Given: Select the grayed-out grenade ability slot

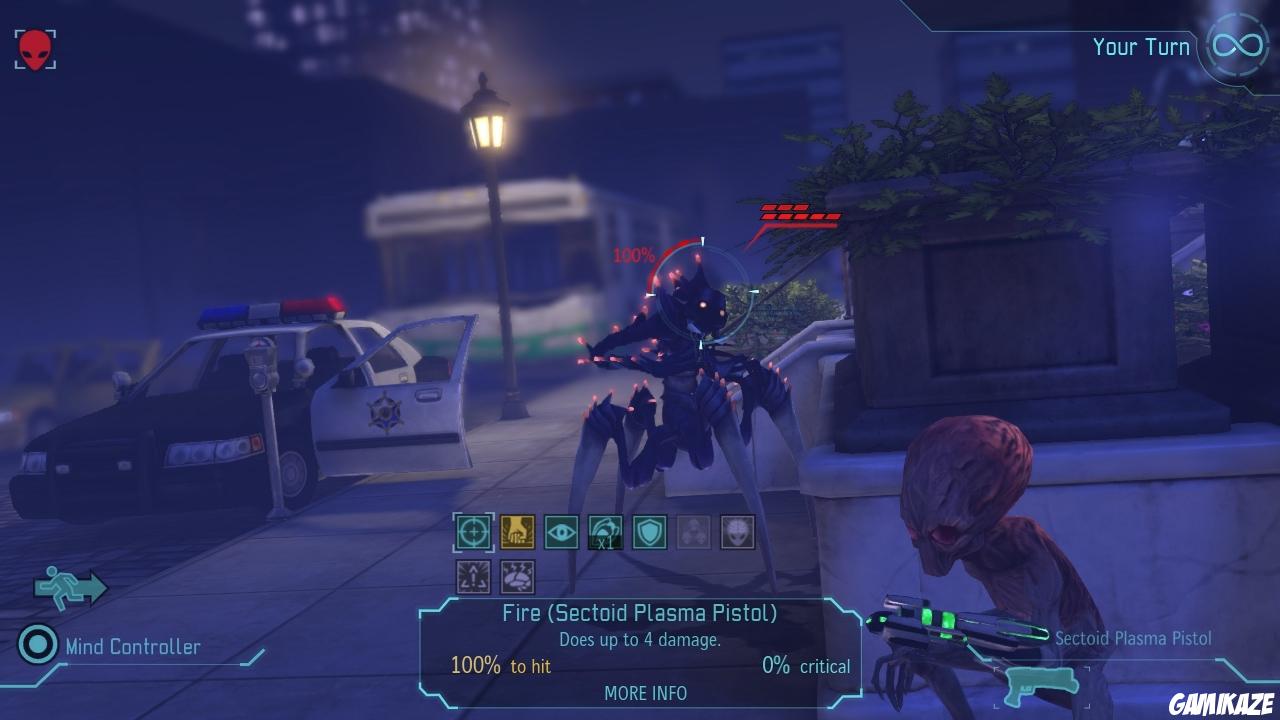Looking at the screenshot, I should (x=692, y=531).
